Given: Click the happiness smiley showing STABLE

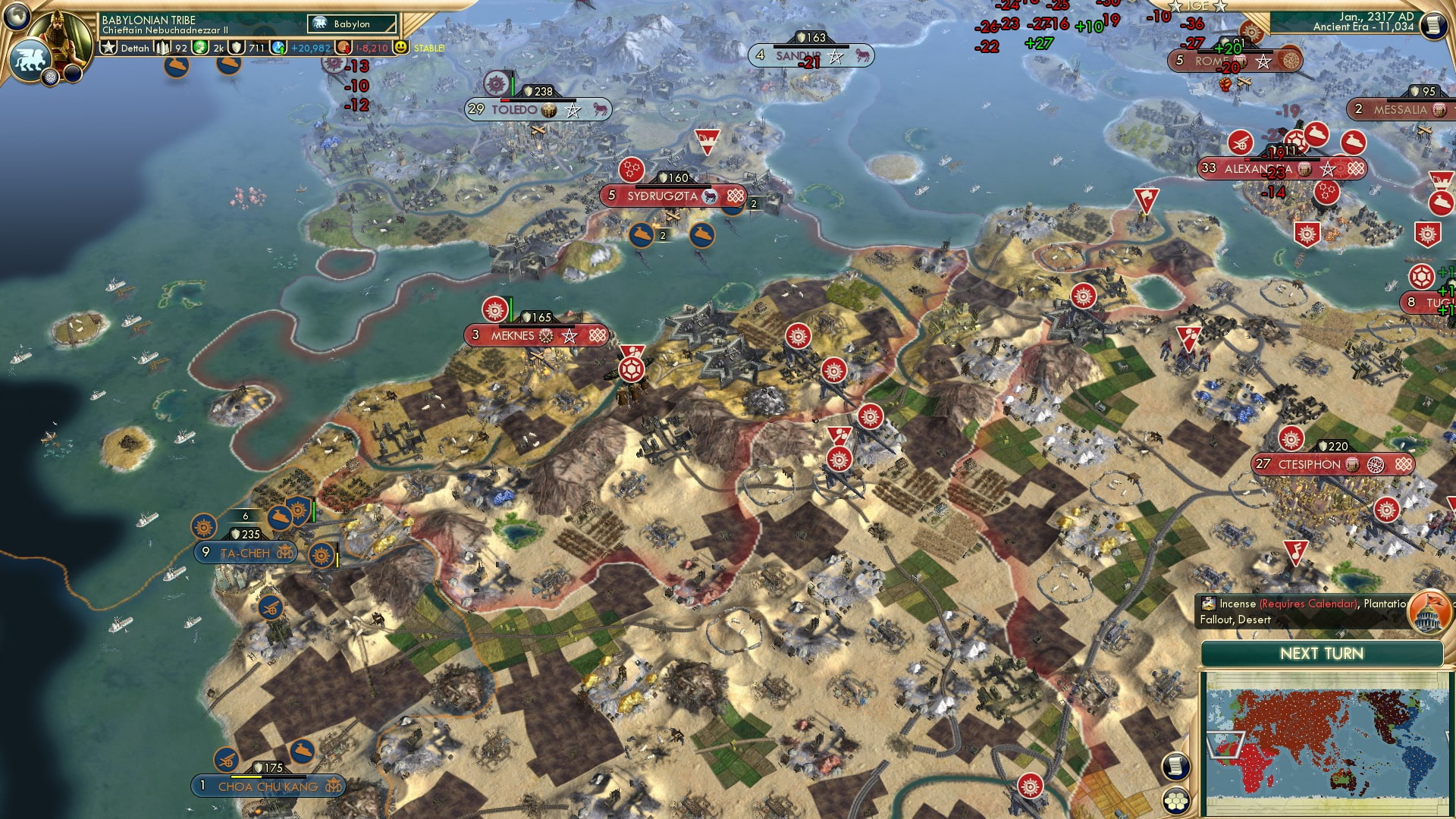Looking at the screenshot, I should (400, 47).
